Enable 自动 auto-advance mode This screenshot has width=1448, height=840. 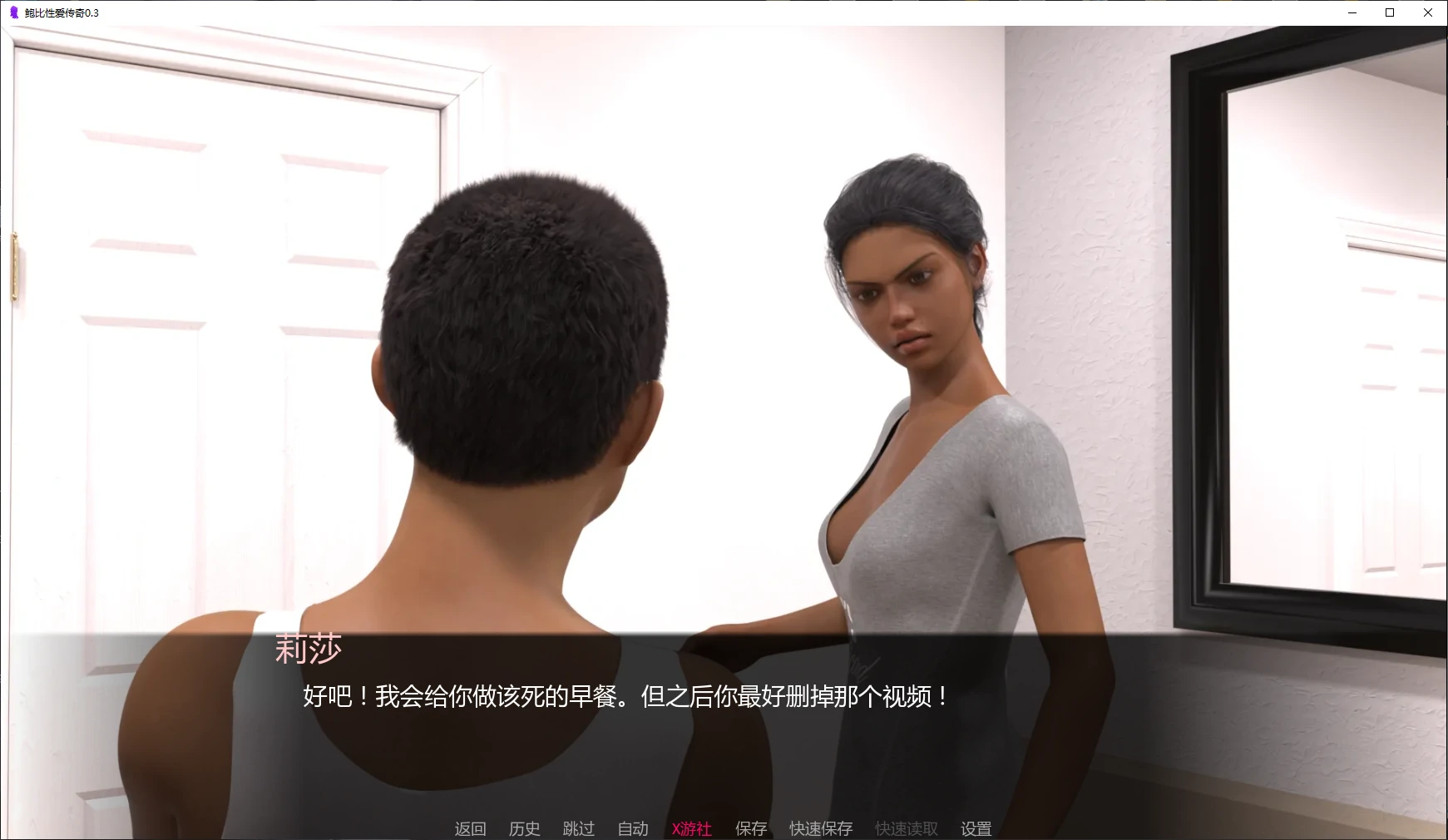click(632, 828)
